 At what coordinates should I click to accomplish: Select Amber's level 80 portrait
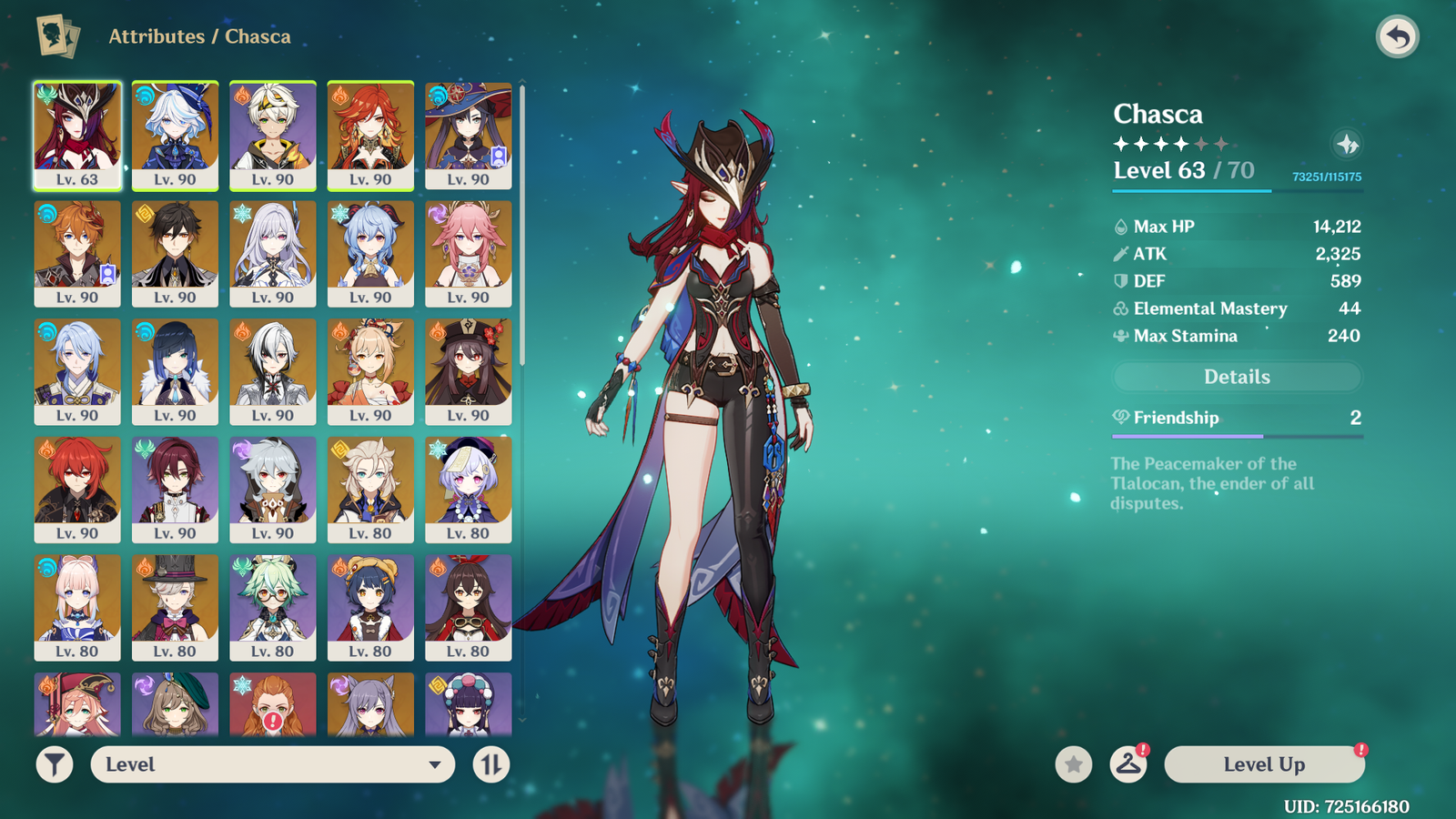click(468, 608)
